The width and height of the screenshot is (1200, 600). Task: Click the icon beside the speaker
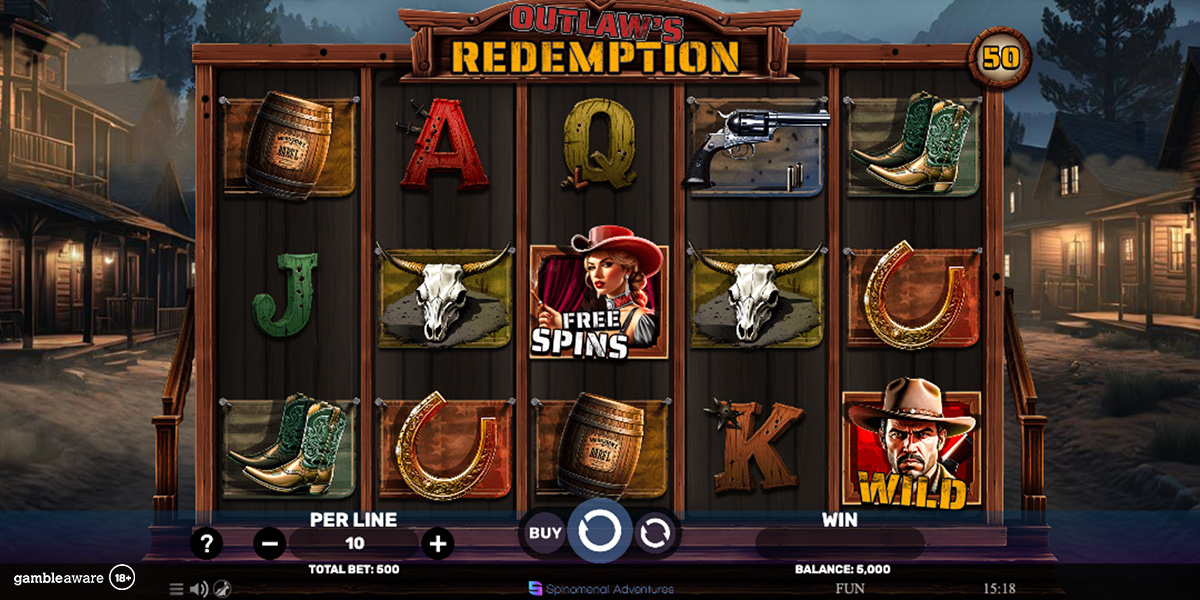221,589
